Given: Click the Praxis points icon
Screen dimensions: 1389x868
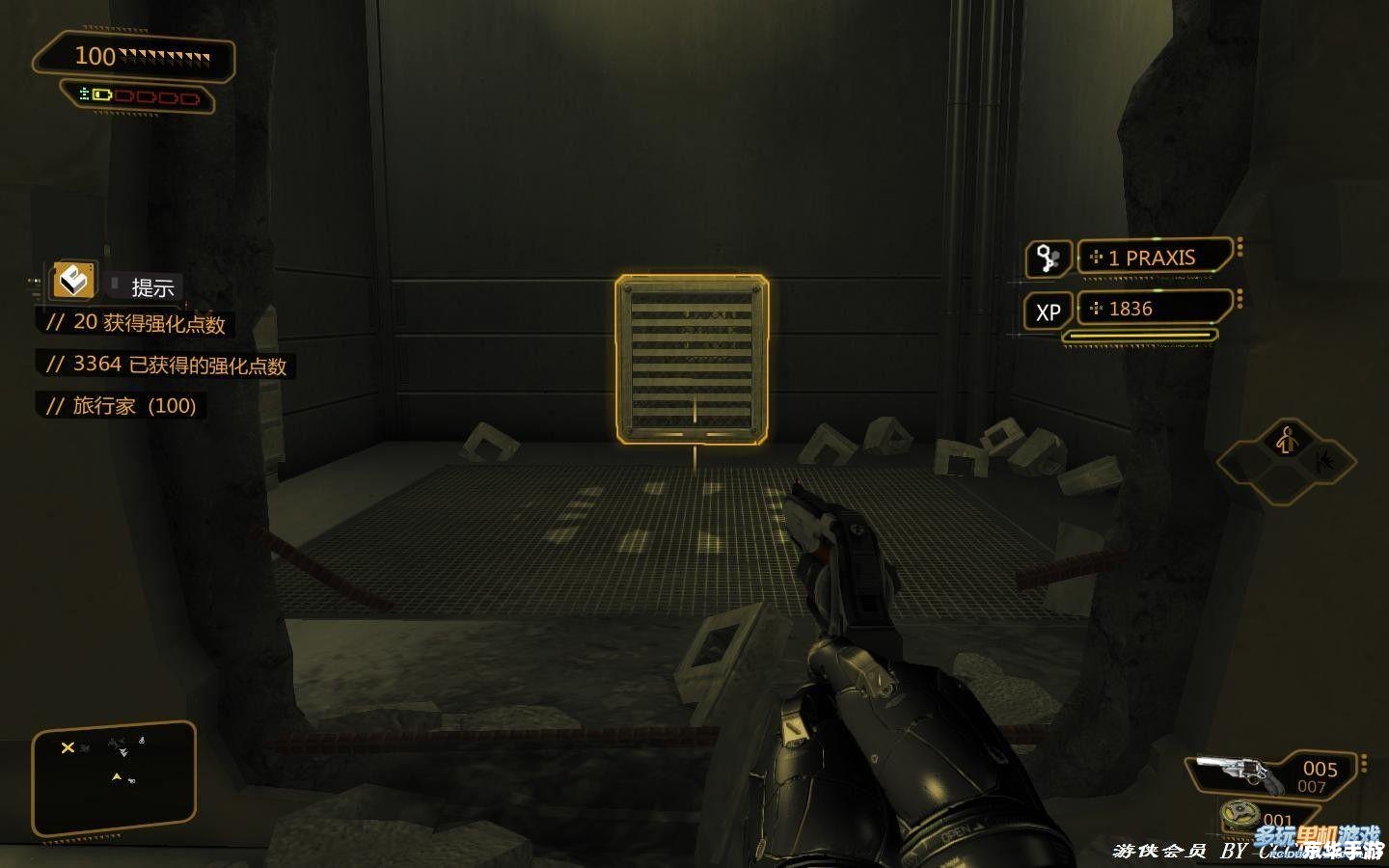Looking at the screenshot, I should click(1048, 258).
